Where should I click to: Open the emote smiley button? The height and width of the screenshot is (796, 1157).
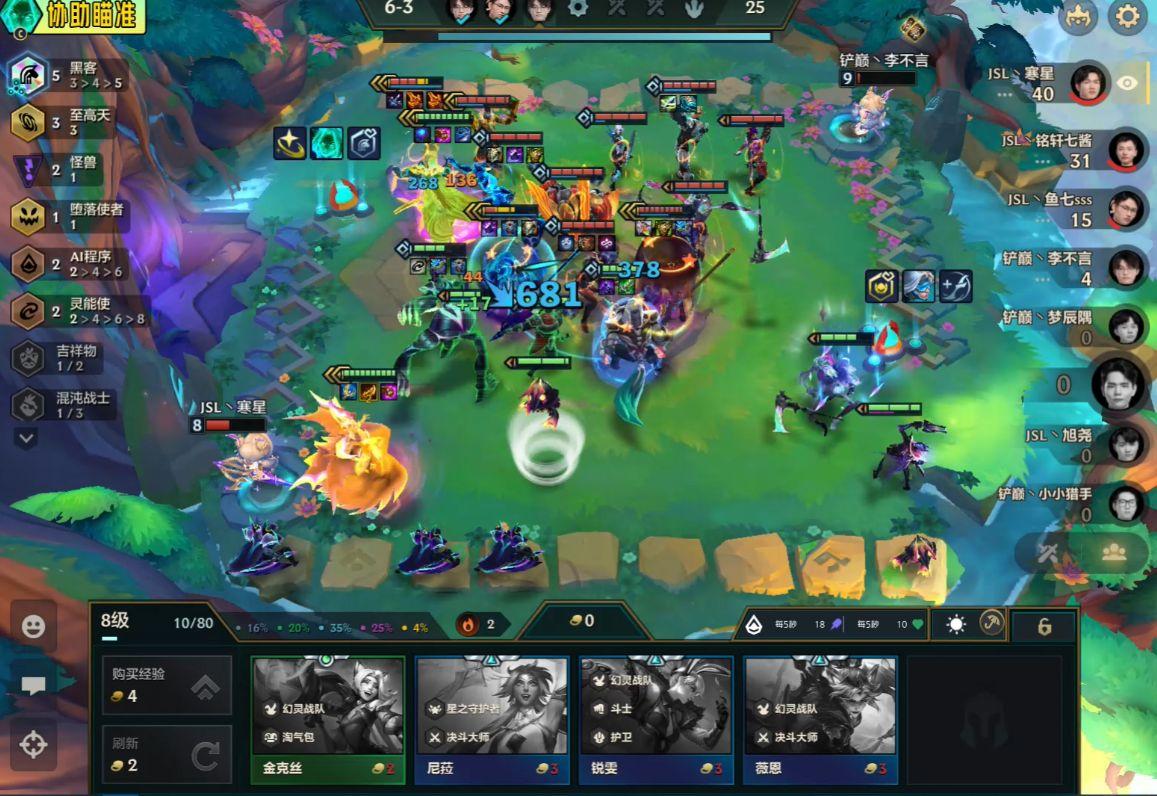pyautogui.click(x=34, y=627)
